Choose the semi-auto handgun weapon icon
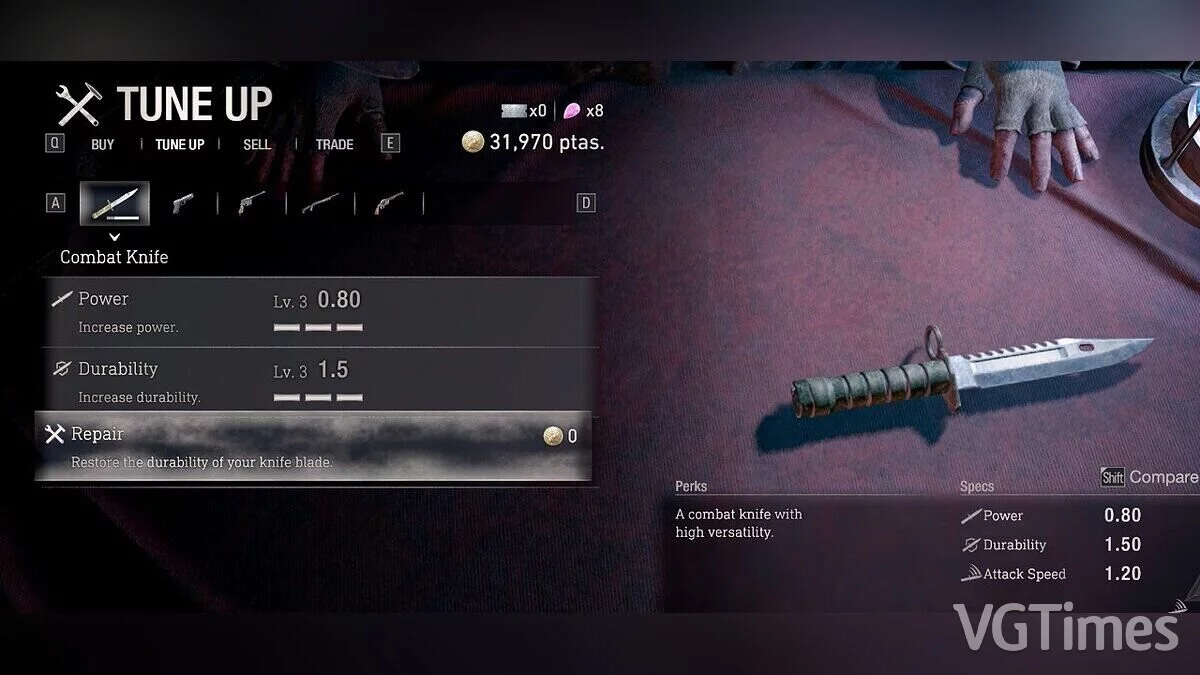Image resolution: width=1200 pixels, height=675 pixels. (x=182, y=203)
